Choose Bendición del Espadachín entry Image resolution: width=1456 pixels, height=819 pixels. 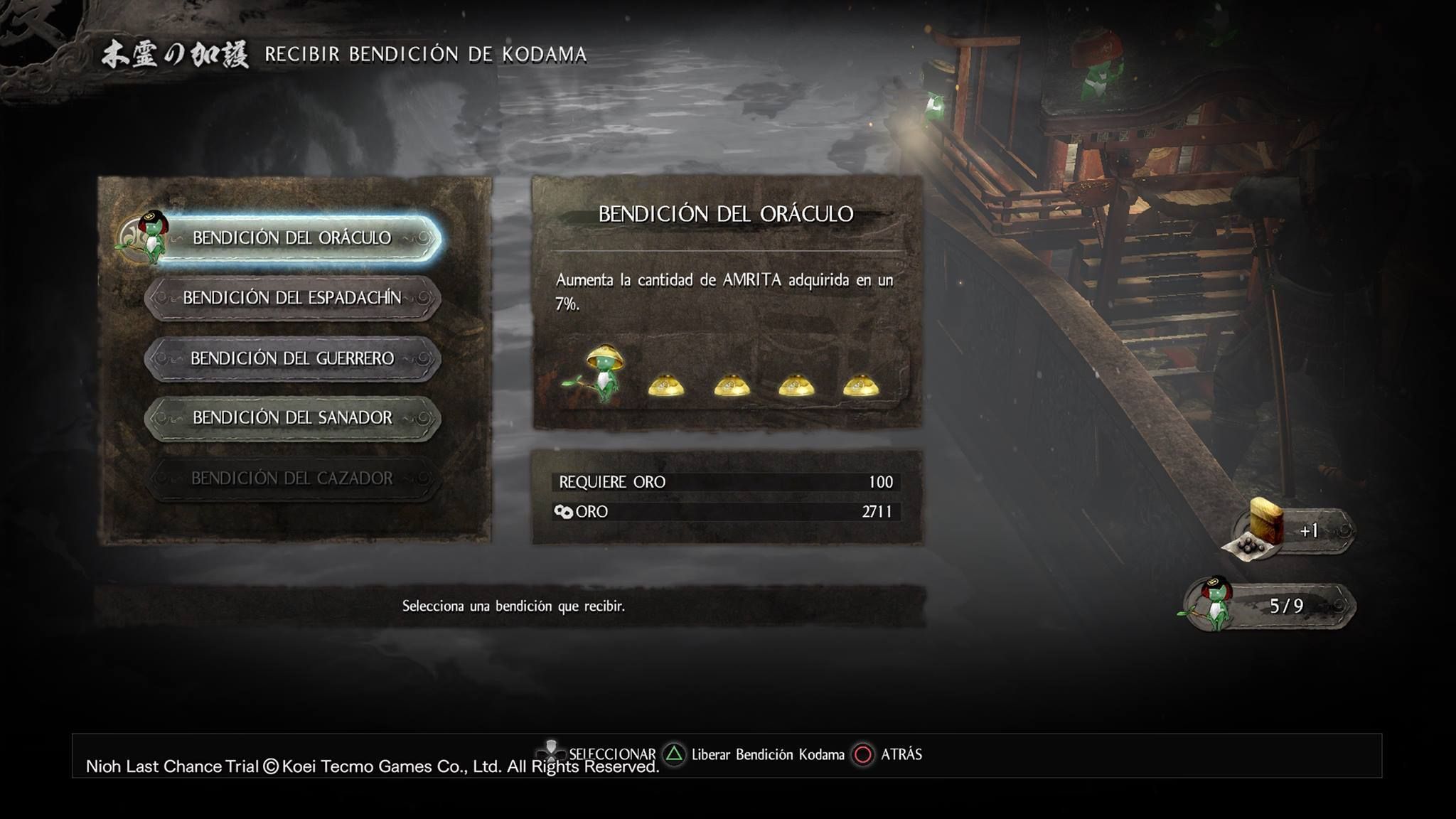click(x=292, y=298)
